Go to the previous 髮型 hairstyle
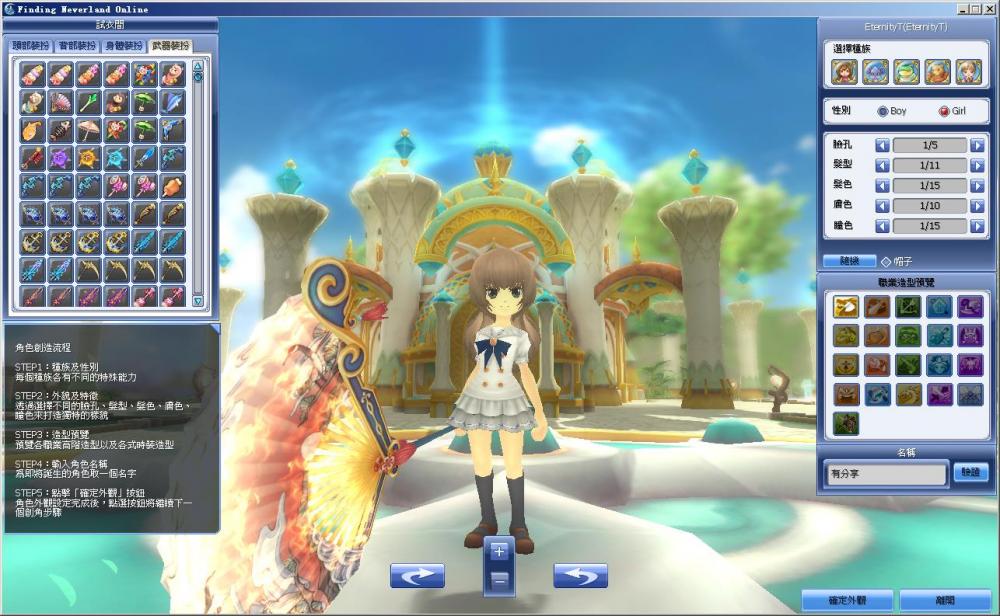Image resolution: width=1000 pixels, height=616 pixels. [x=882, y=165]
